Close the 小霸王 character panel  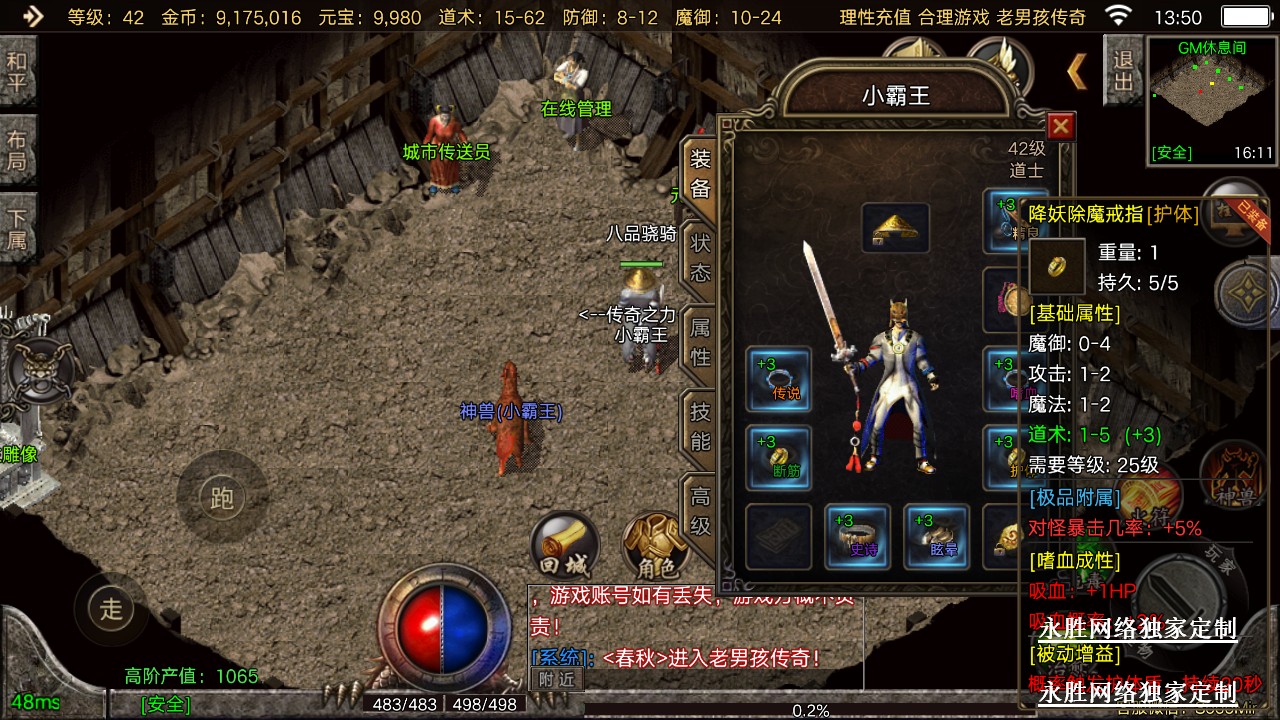pos(1061,126)
